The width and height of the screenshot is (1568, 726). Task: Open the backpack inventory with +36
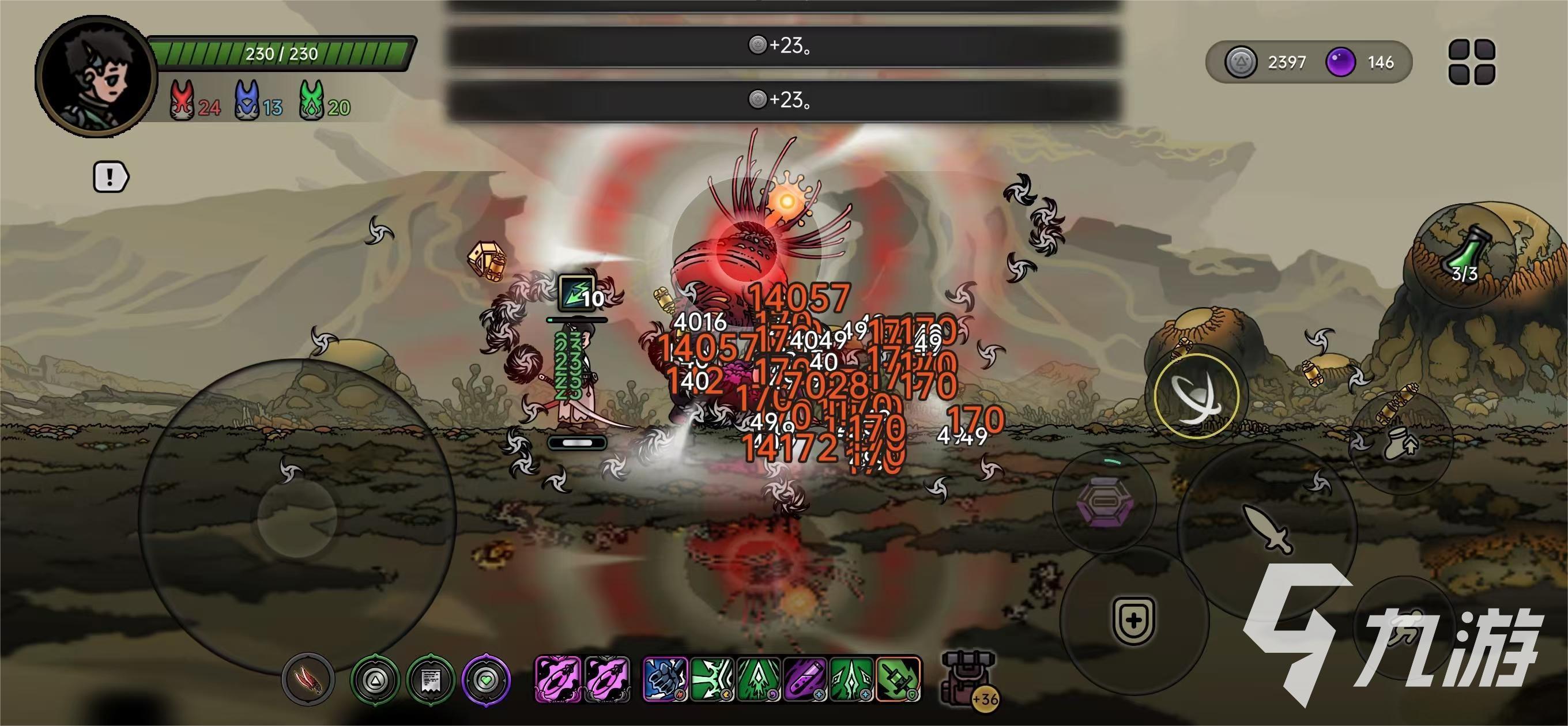click(x=968, y=678)
